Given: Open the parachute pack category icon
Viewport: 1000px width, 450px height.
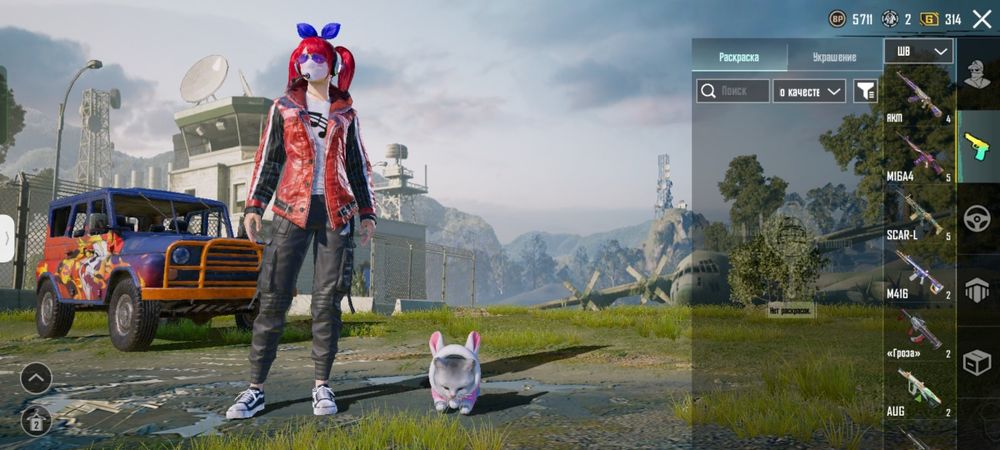Looking at the screenshot, I should pyautogui.click(x=978, y=290).
